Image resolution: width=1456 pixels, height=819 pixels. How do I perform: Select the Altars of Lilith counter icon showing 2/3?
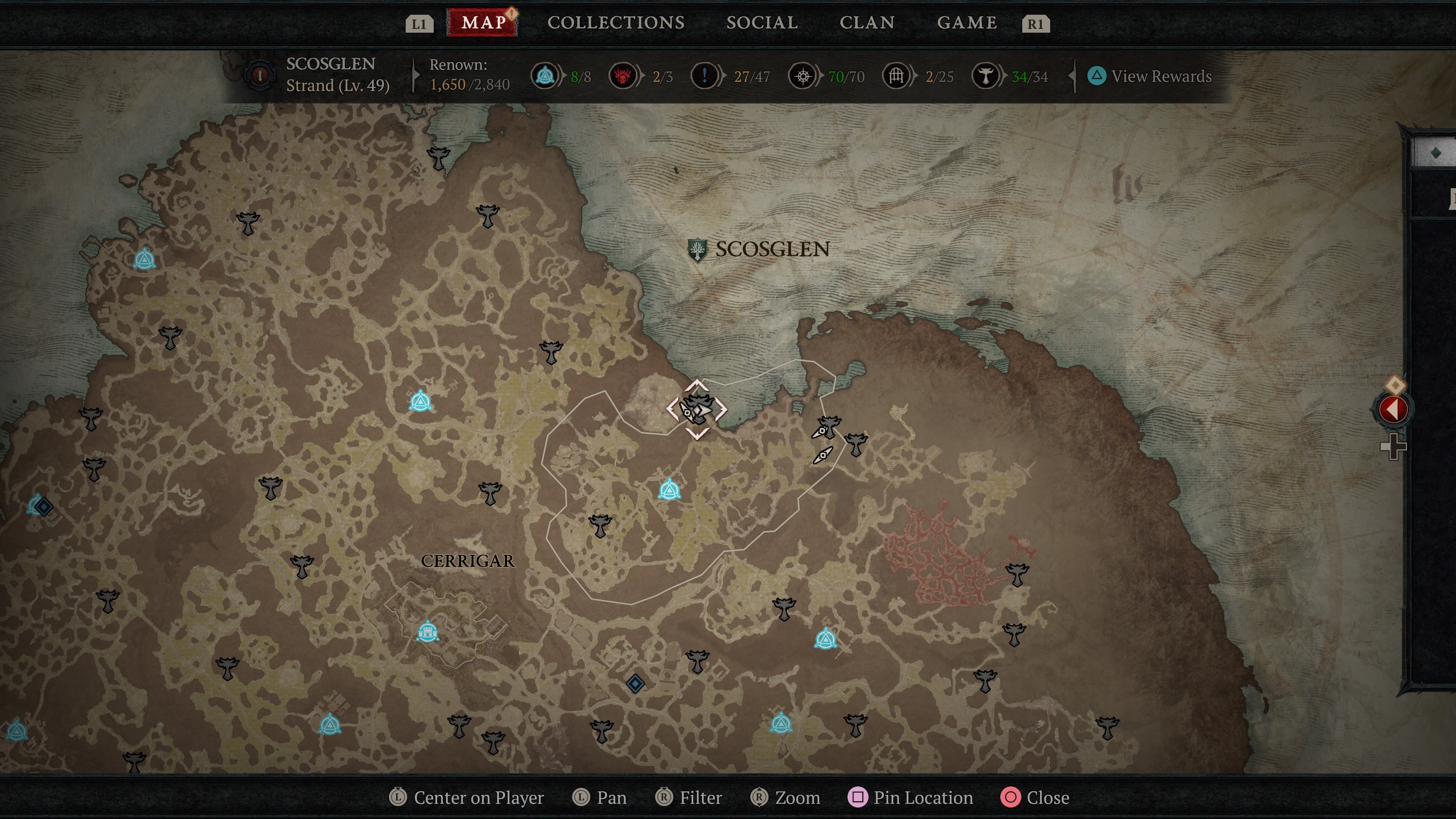point(623,76)
